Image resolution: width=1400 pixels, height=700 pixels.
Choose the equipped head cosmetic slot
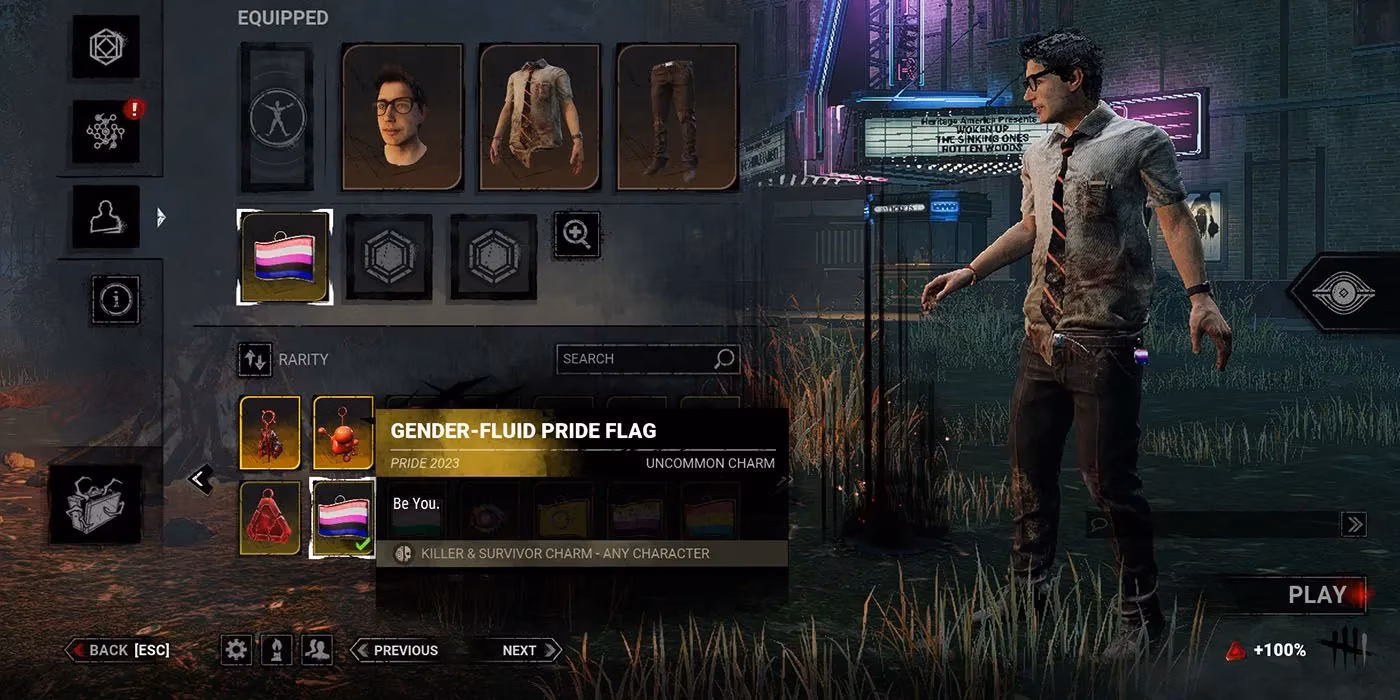(x=403, y=117)
